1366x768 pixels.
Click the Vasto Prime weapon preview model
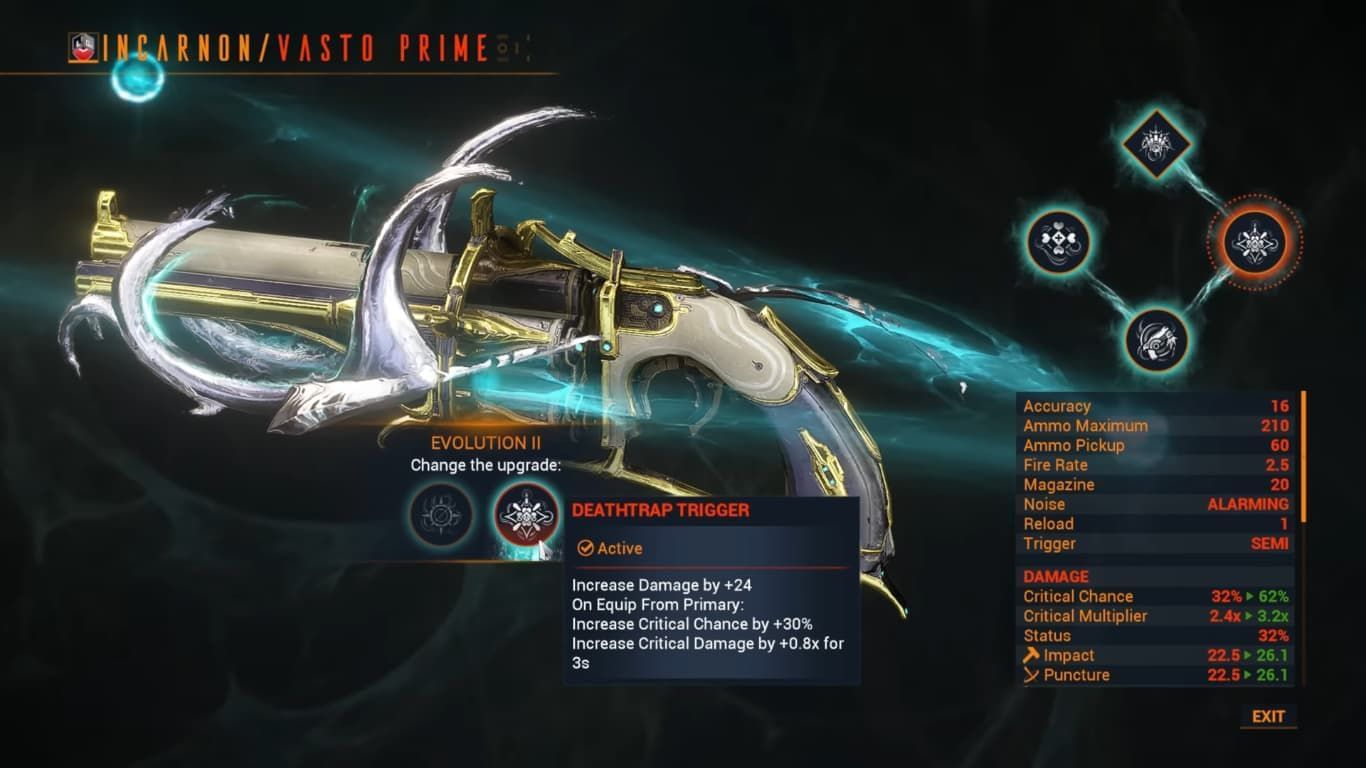click(450, 300)
